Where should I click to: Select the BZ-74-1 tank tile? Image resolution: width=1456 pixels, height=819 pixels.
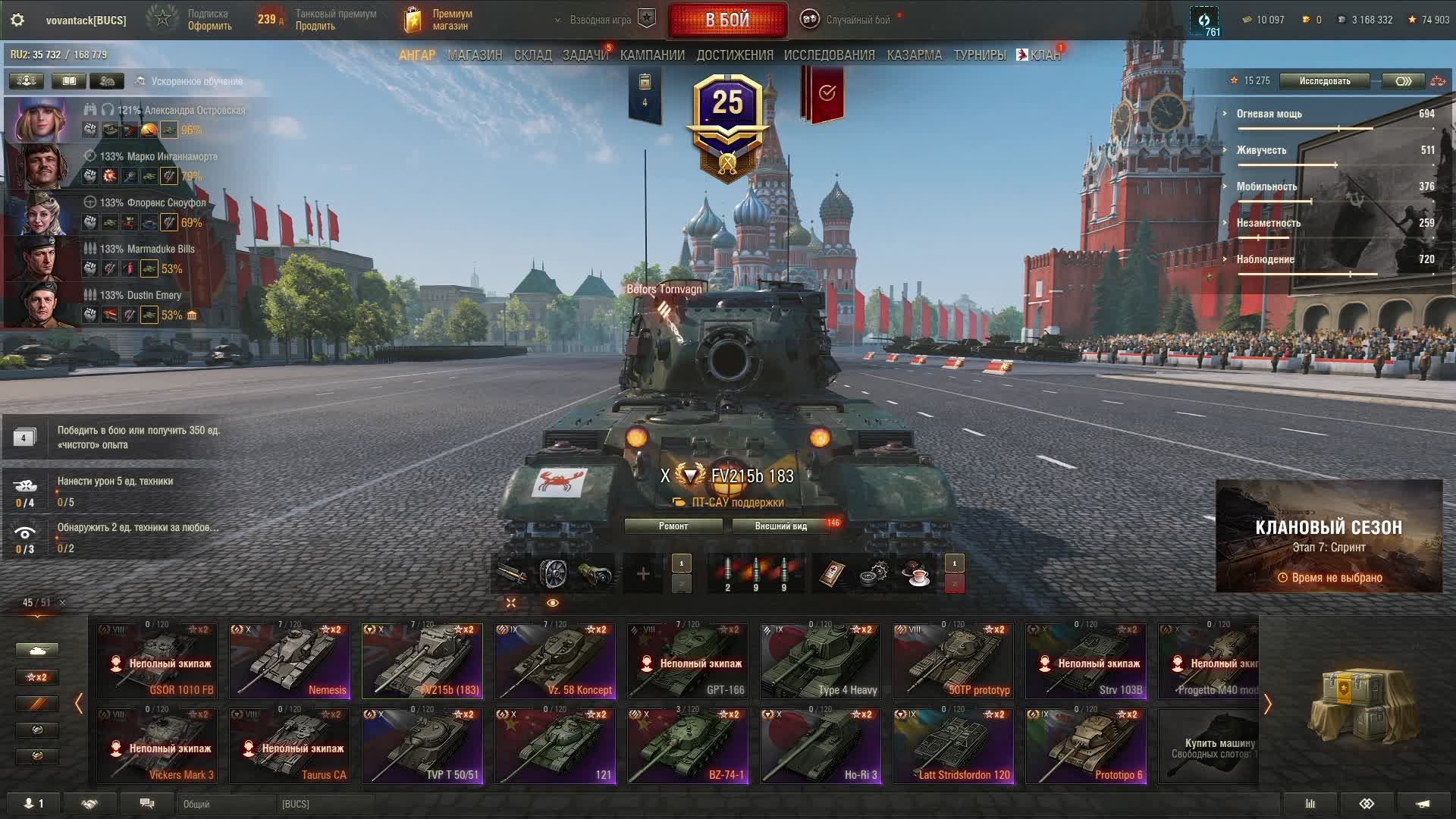pyautogui.click(x=688, y=745)
